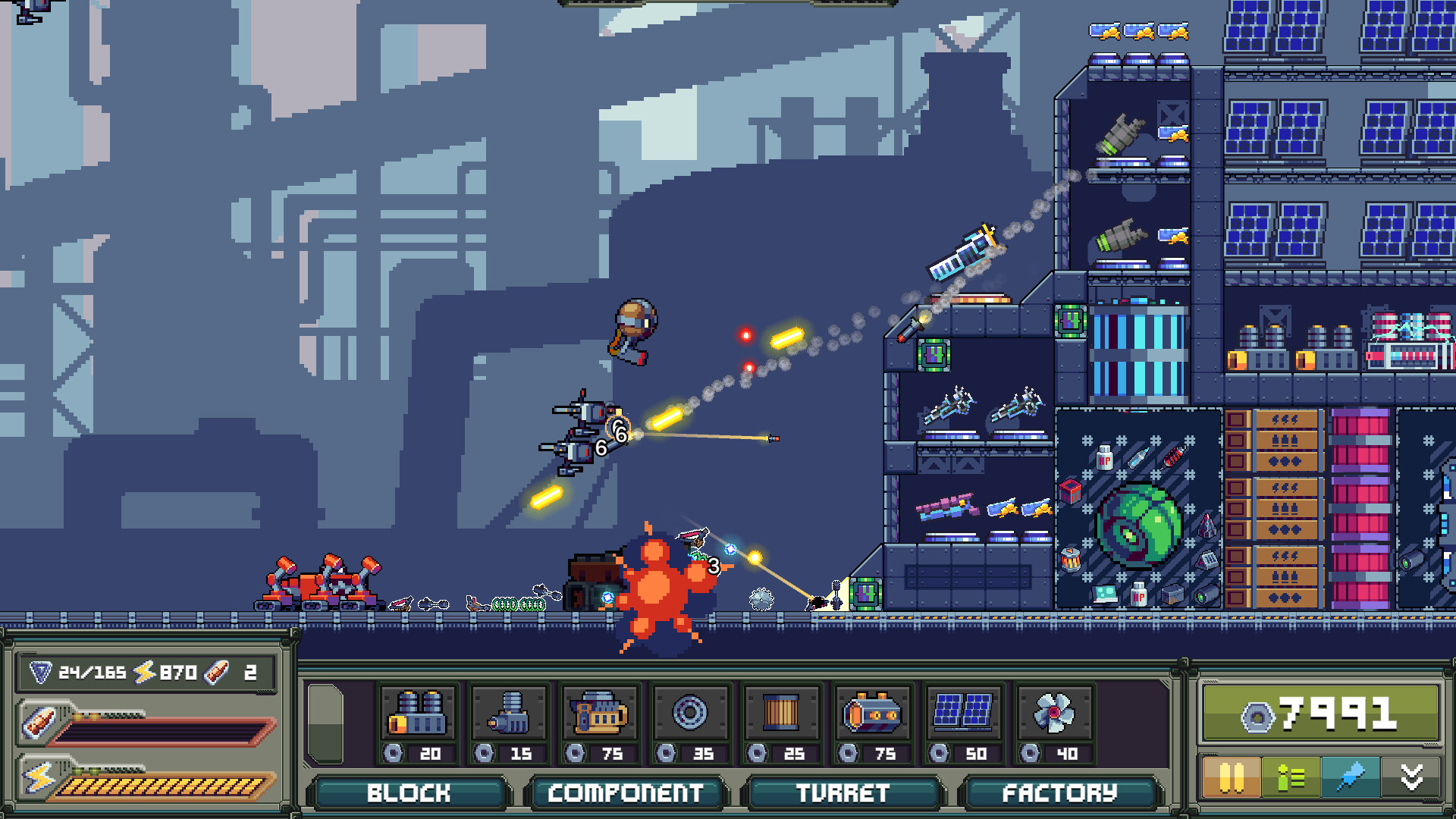Expand the FACTORY build category
The width and height of the screenshot is (1456, 819).
point(1059,793)
